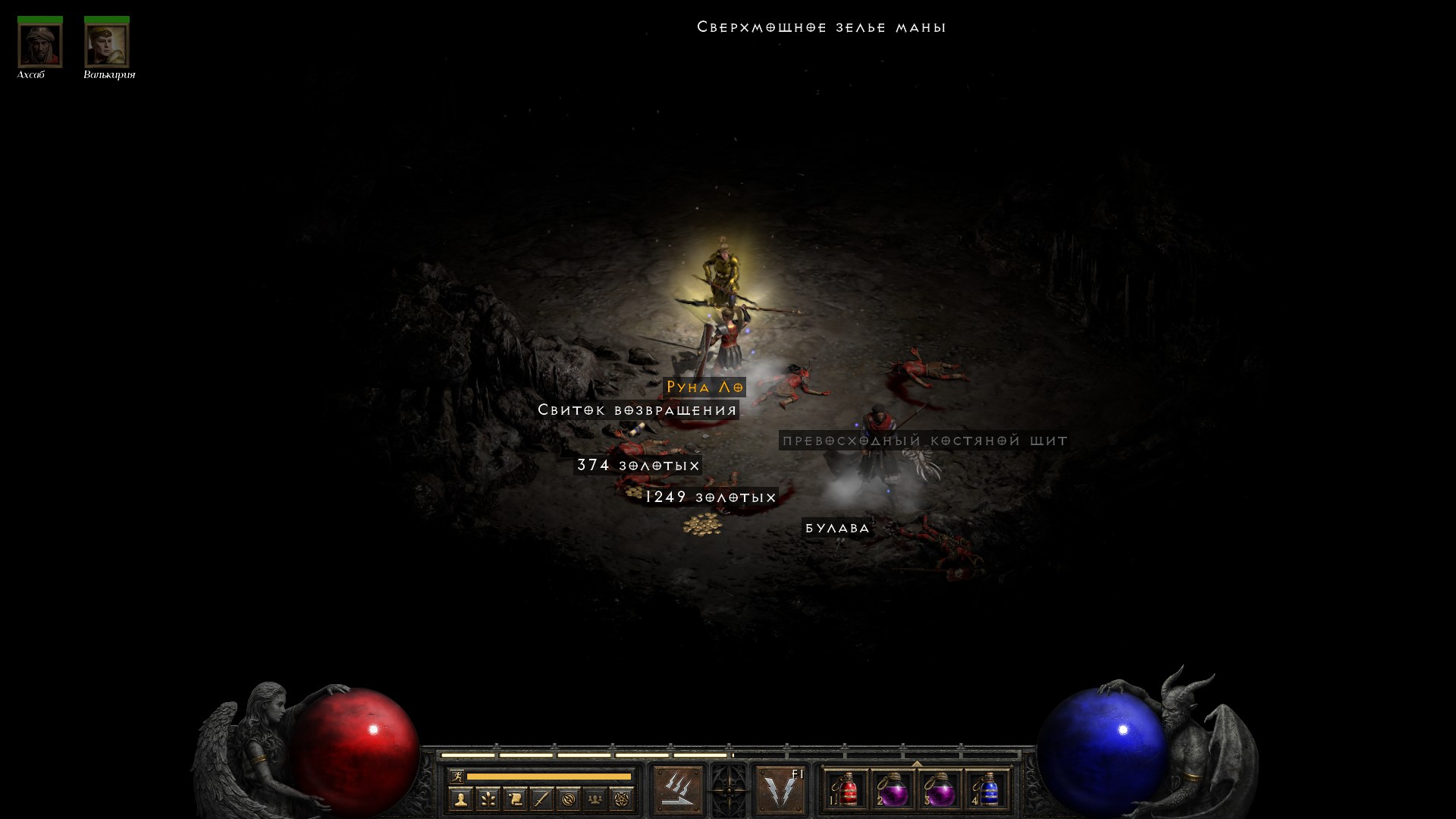Collect the 1249 золотых gold label
This screenshot has width=1456, height=819.
click(711, 497)
